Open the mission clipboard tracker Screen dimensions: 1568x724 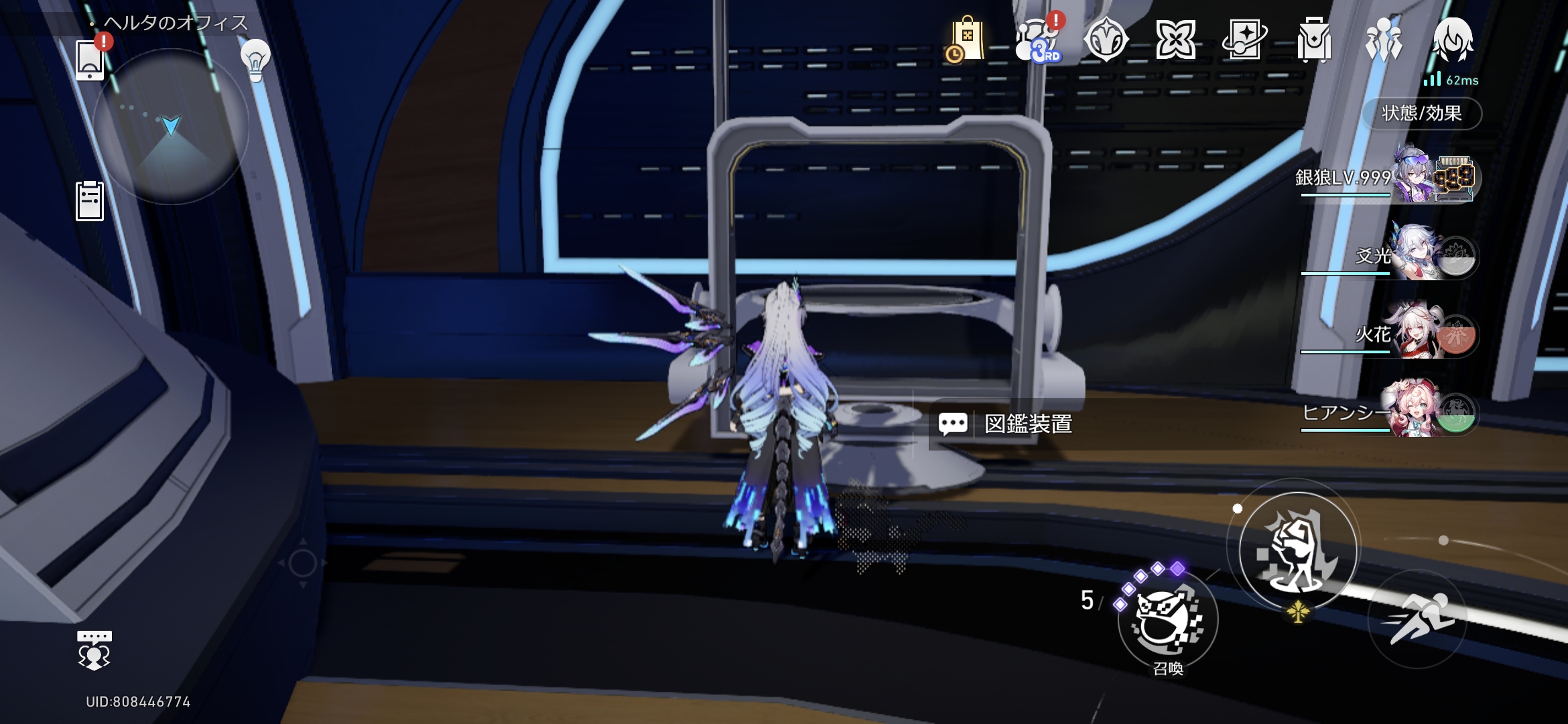pos(90,200)
